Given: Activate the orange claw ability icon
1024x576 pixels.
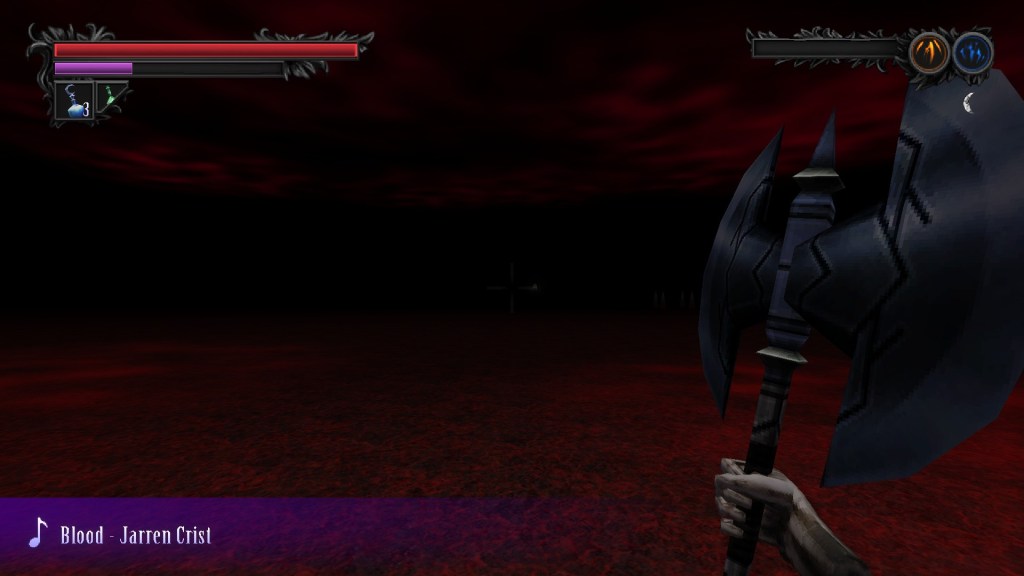Looking at the screenshot, I should [x=929, y=52].
